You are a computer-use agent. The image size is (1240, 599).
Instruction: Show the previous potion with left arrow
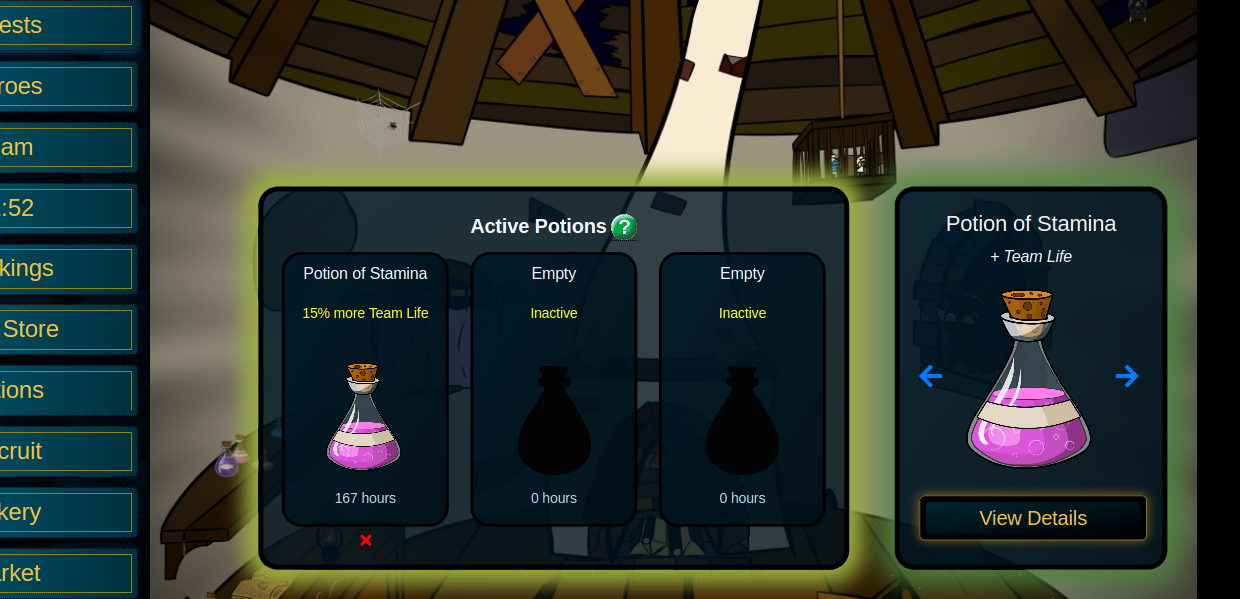[x=930, y=376]
